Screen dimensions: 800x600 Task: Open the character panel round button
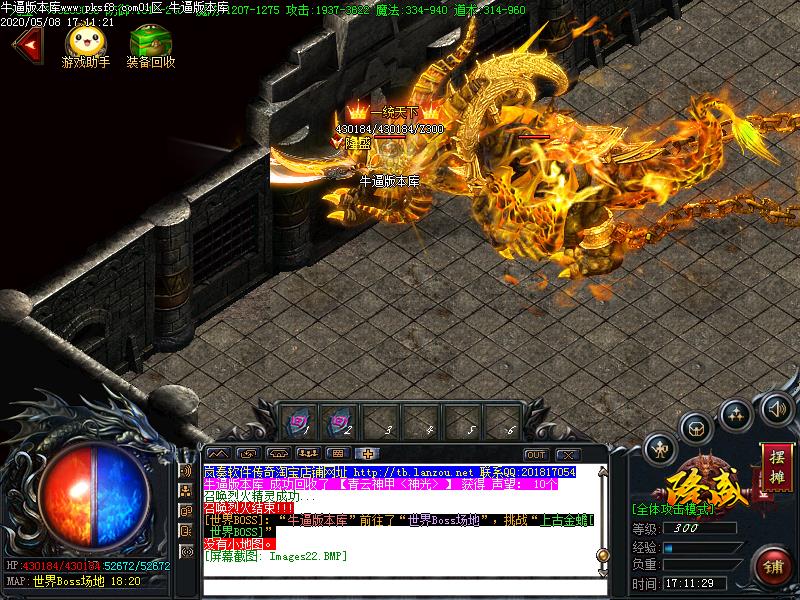click(x=661, y=448)
